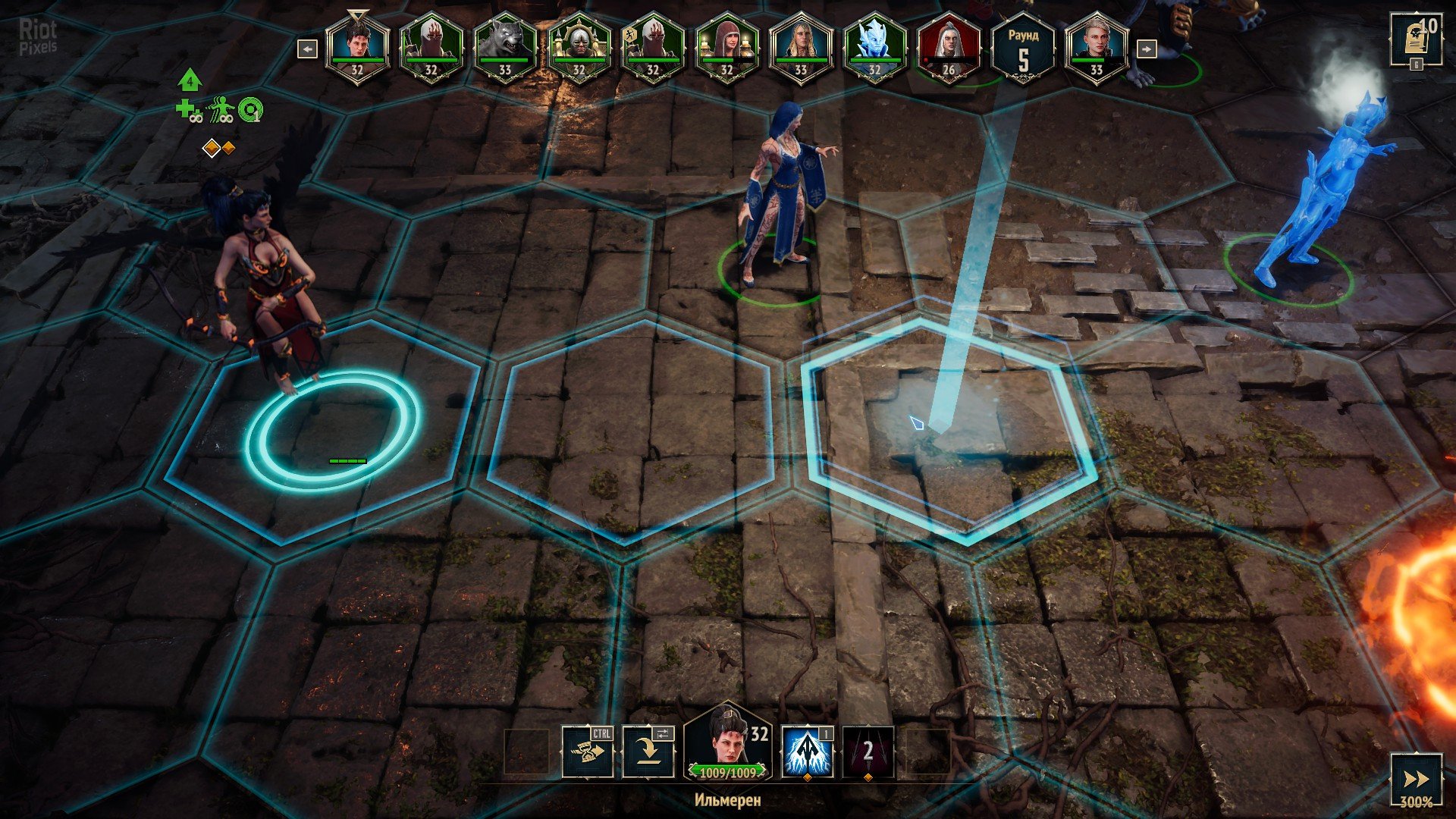Toggle the 300% fast-forward speed button
1456x819 pixels.
pos(1415,780)
